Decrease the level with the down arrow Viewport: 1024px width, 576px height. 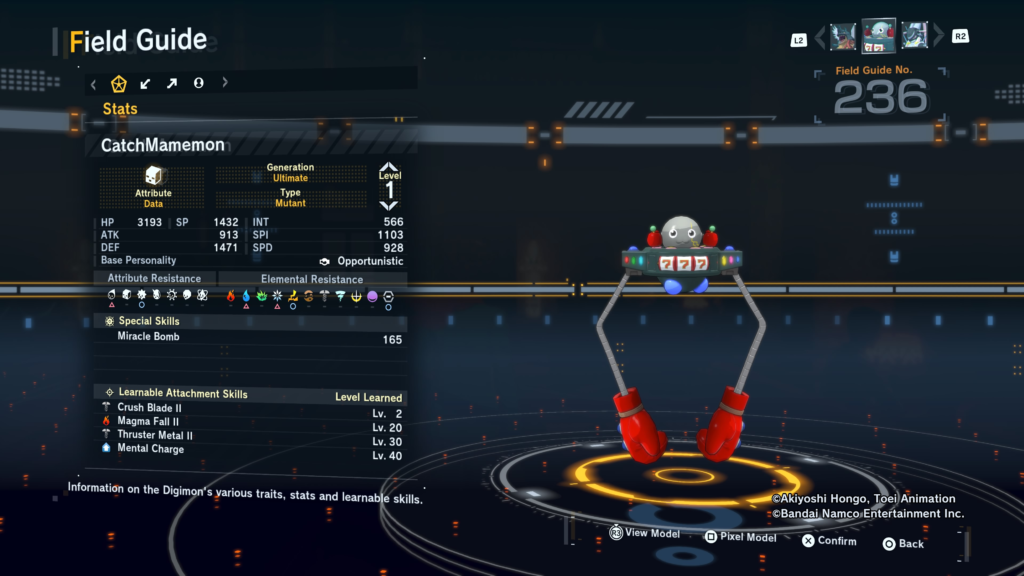(389, 205)
